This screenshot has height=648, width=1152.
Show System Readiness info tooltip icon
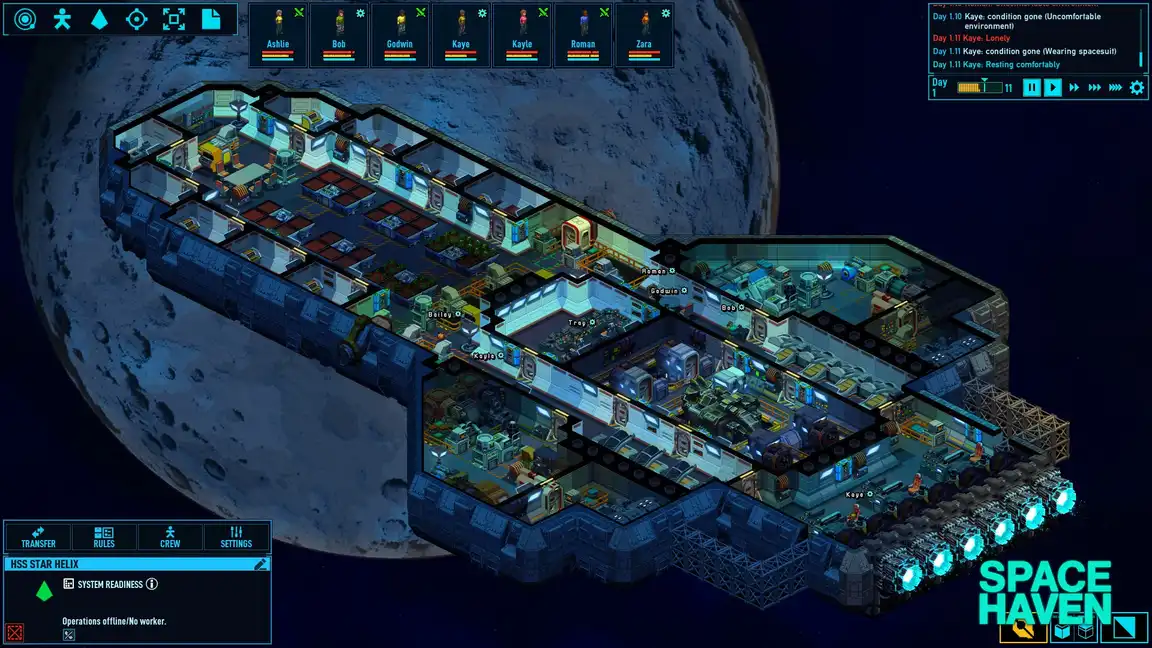tap(152, 584)
